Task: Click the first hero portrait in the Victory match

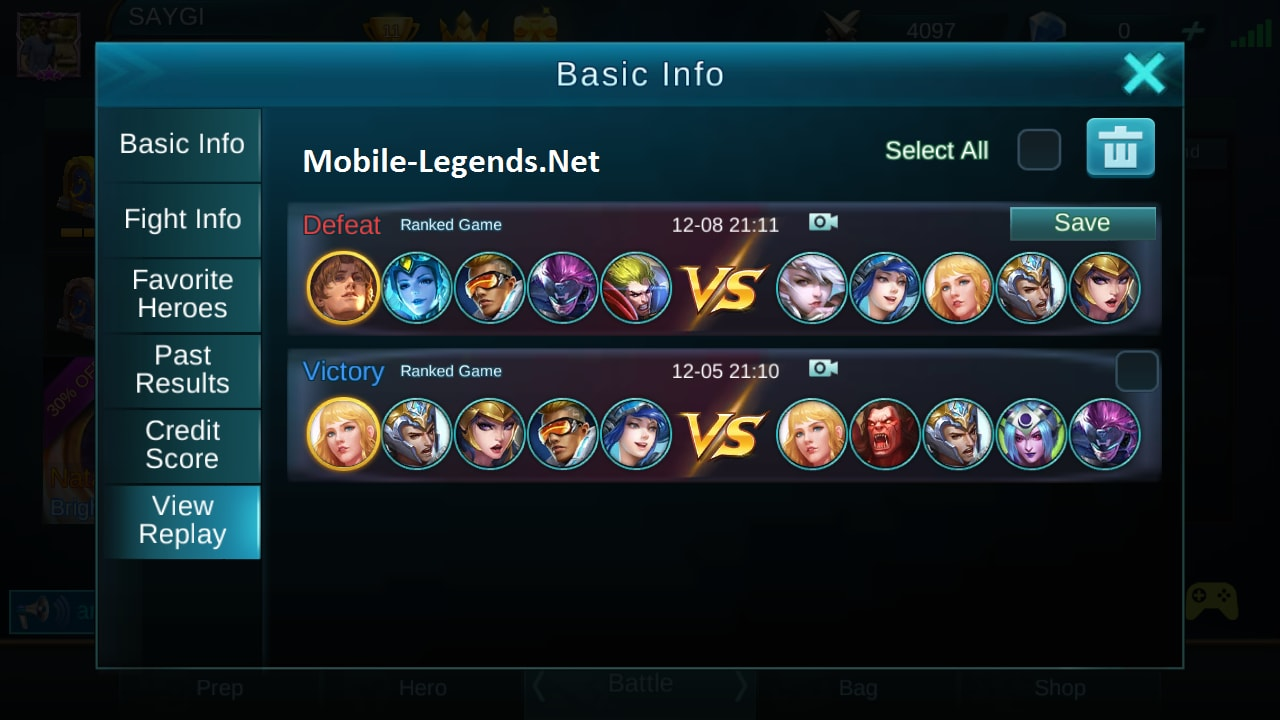Action: 343,434
